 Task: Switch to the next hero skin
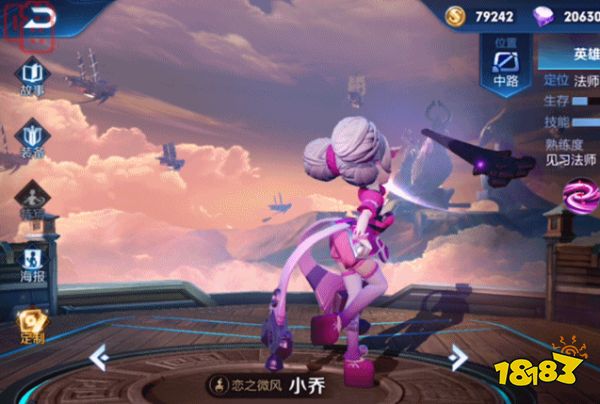click(x=457, y=356)
